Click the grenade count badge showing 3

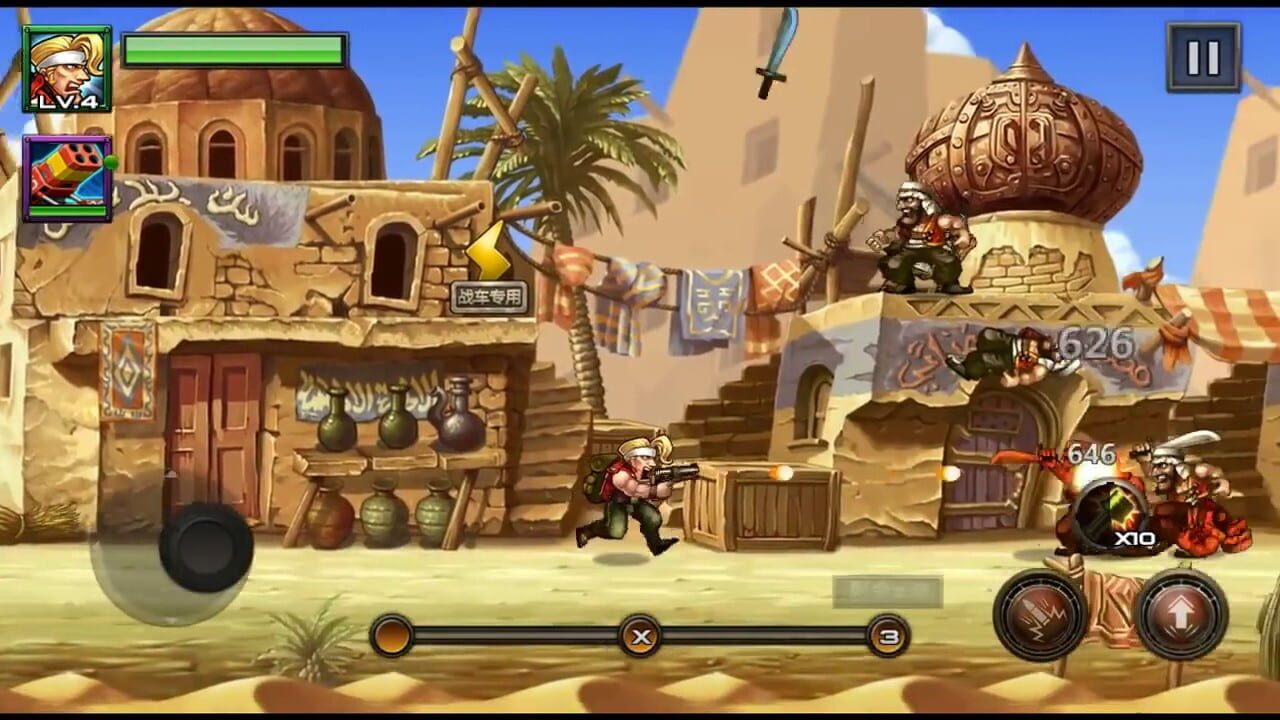[889, 633]
